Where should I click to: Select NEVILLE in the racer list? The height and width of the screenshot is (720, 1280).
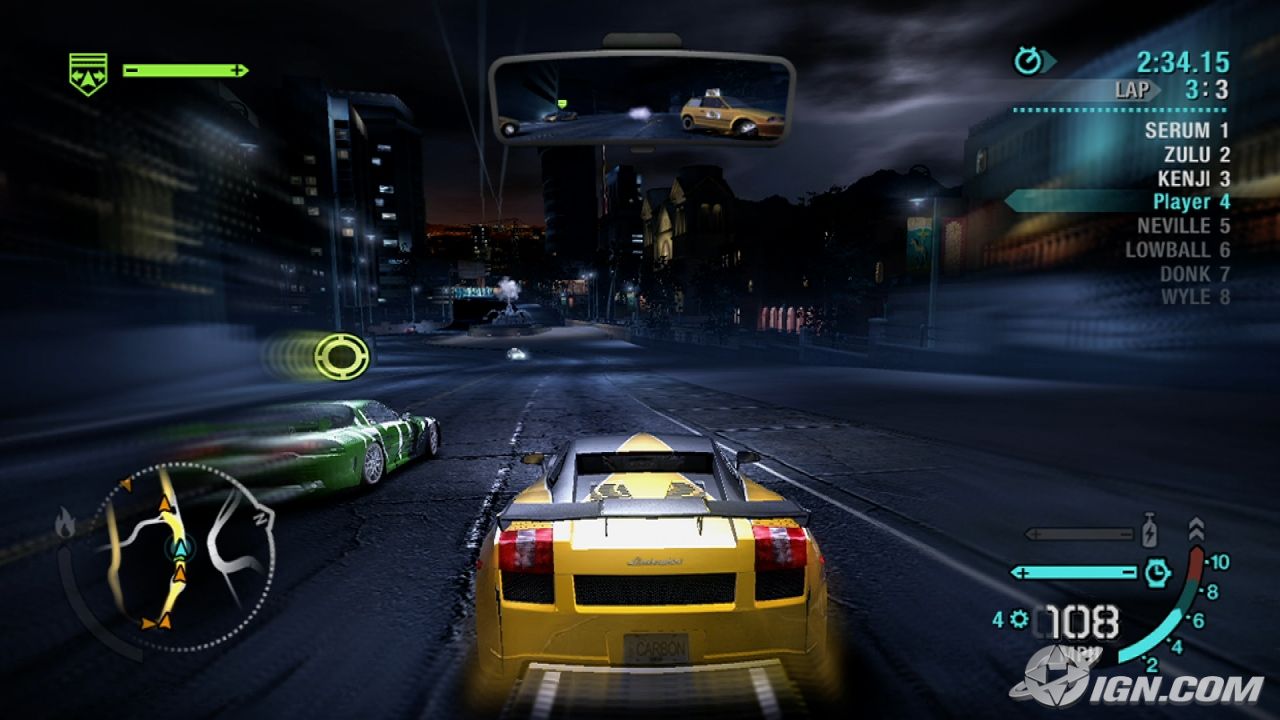click(1183, 226)
